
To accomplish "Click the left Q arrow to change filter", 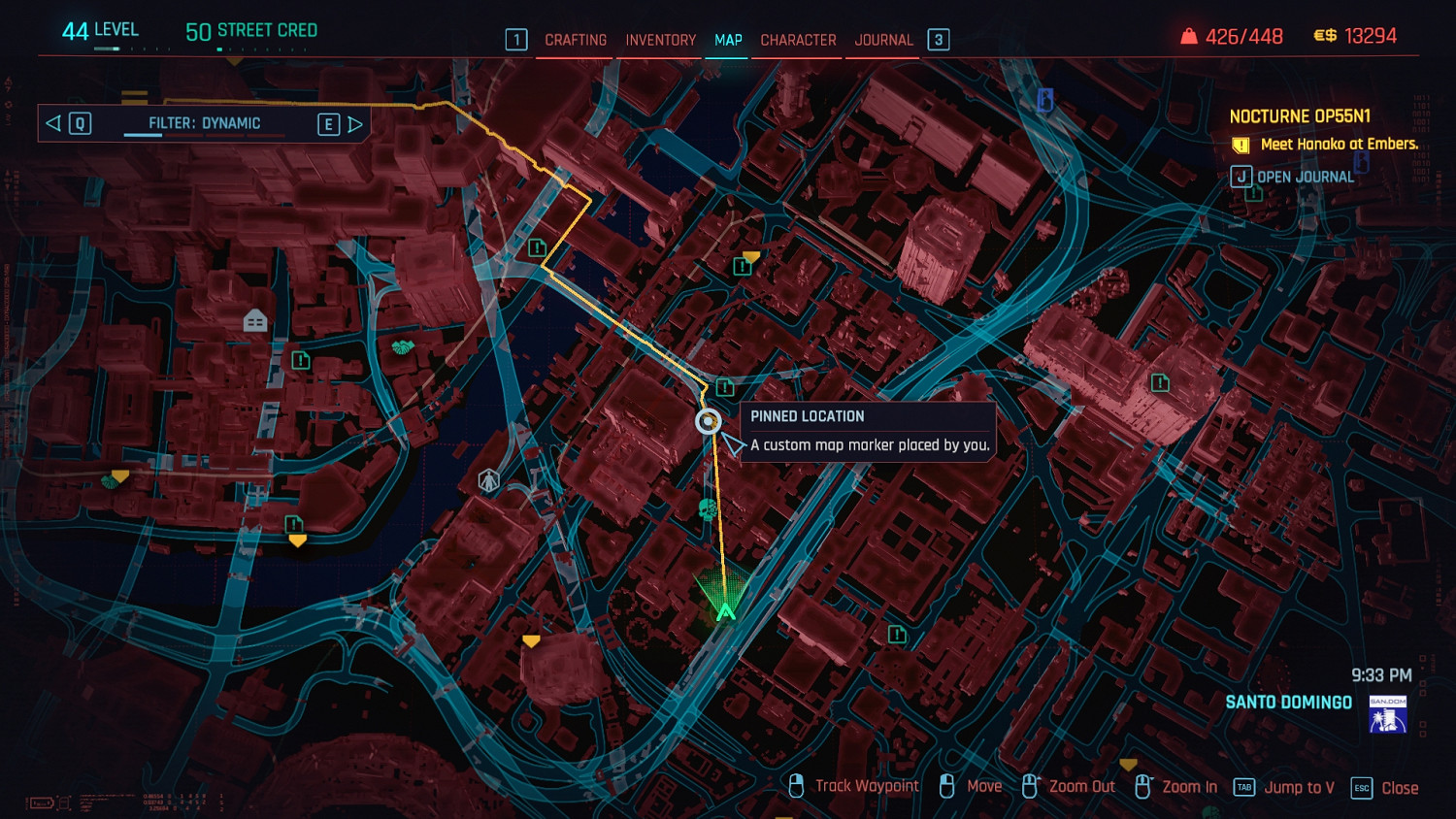I will pyautogui.click(x=52, y=123).
